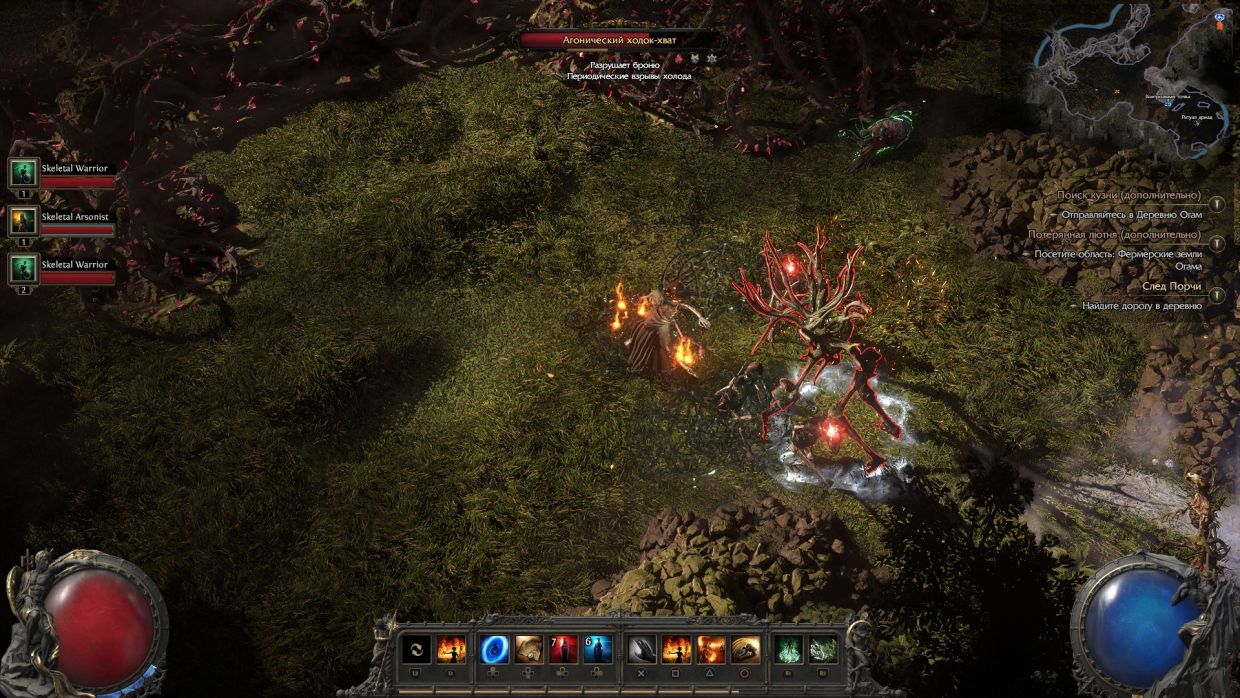
Task: Activate the grey hand skill
Action: (x=643, y=649)
